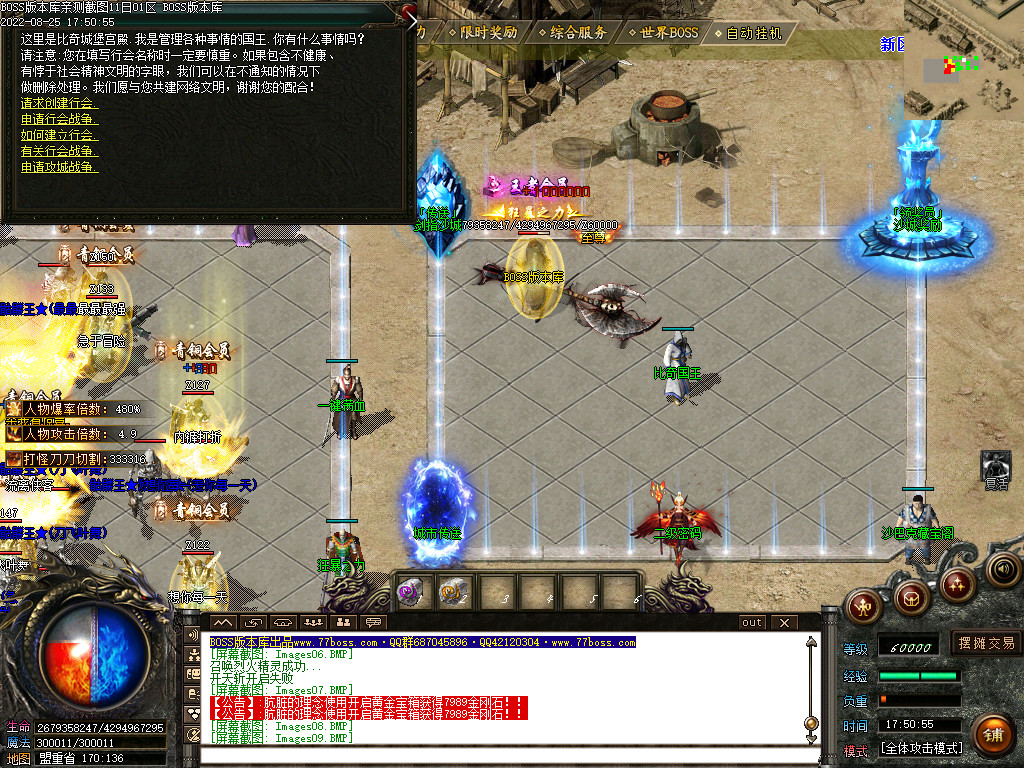Use the purple scroll in hotbar slot 1

coord(412,591)
